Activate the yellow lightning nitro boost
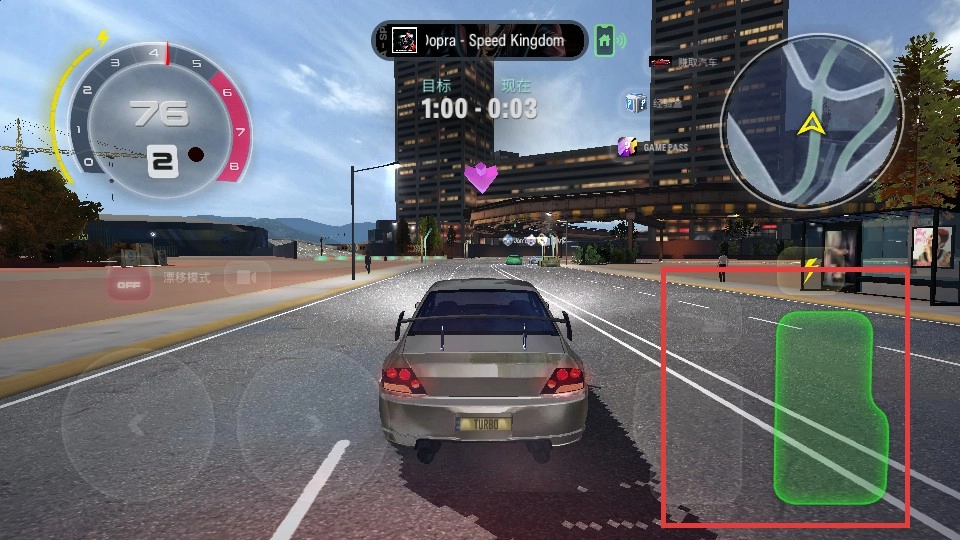Screen dimensions: 960x540 [x=810, y=270]
